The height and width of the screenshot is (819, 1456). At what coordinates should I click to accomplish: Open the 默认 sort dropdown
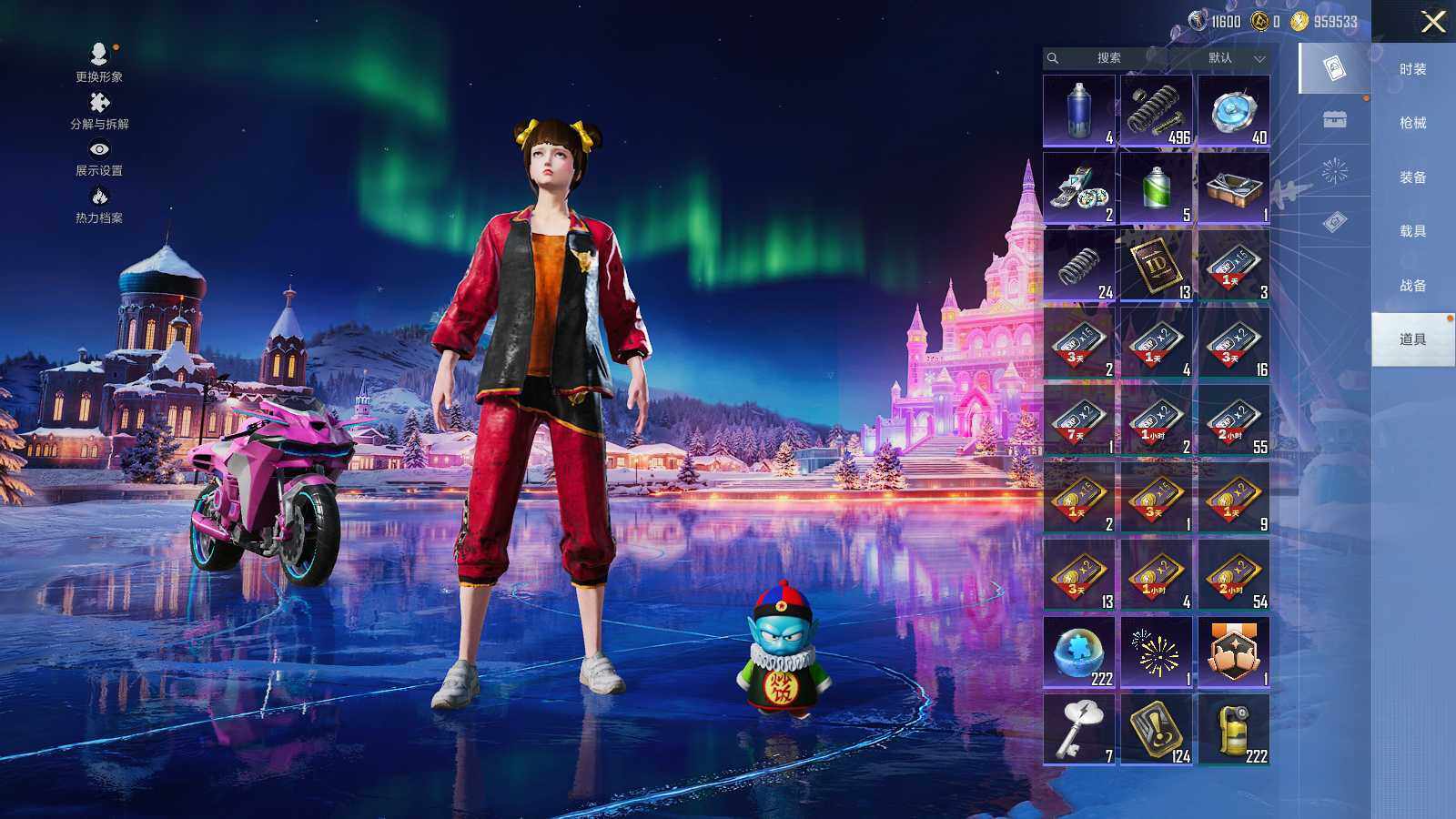click(1234, 58)
